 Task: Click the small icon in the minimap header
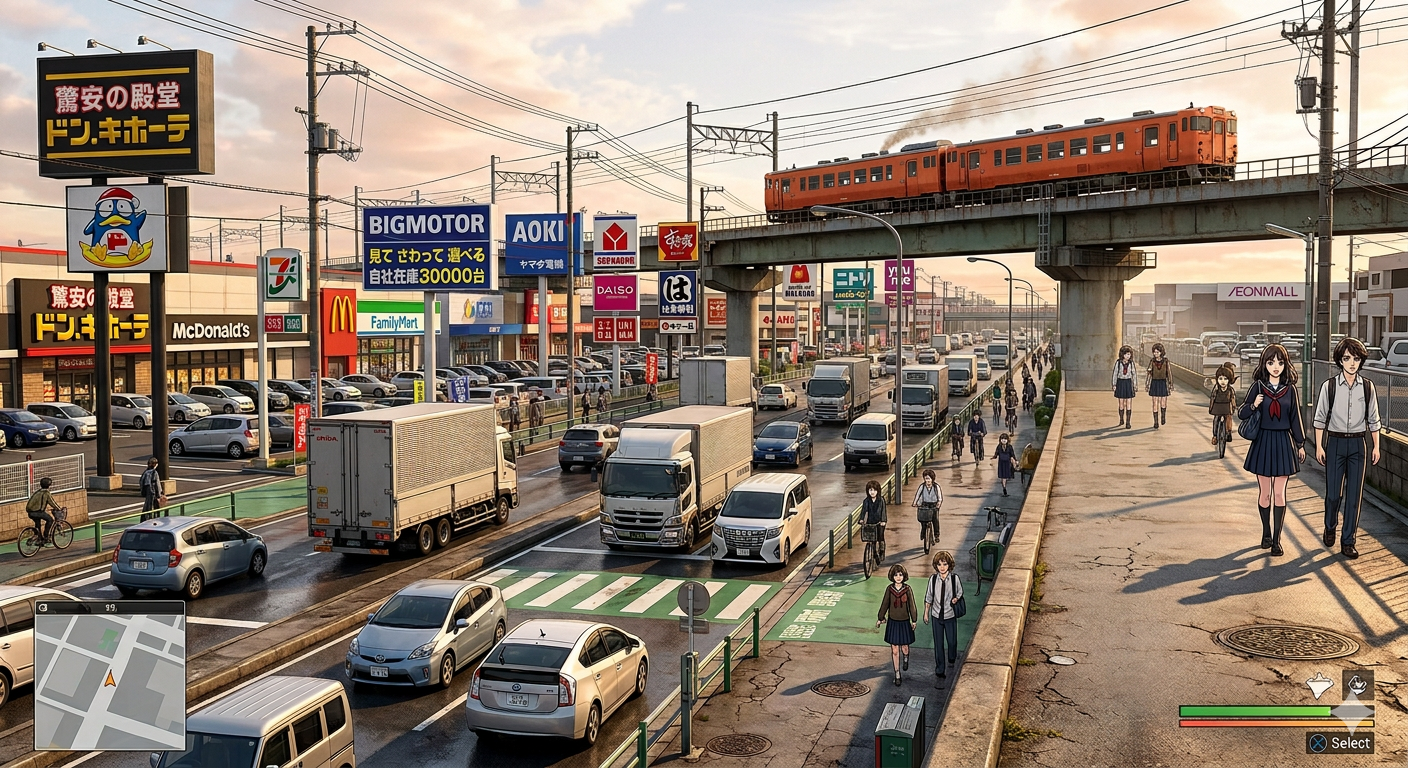click(45, 607)
